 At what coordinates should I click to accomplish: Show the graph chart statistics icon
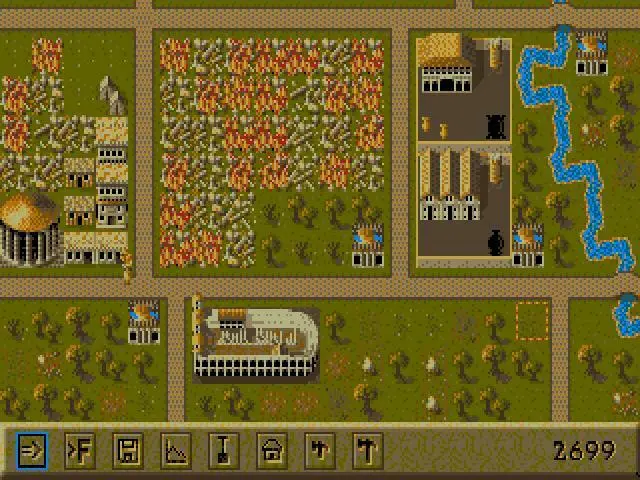pos(175,450)
